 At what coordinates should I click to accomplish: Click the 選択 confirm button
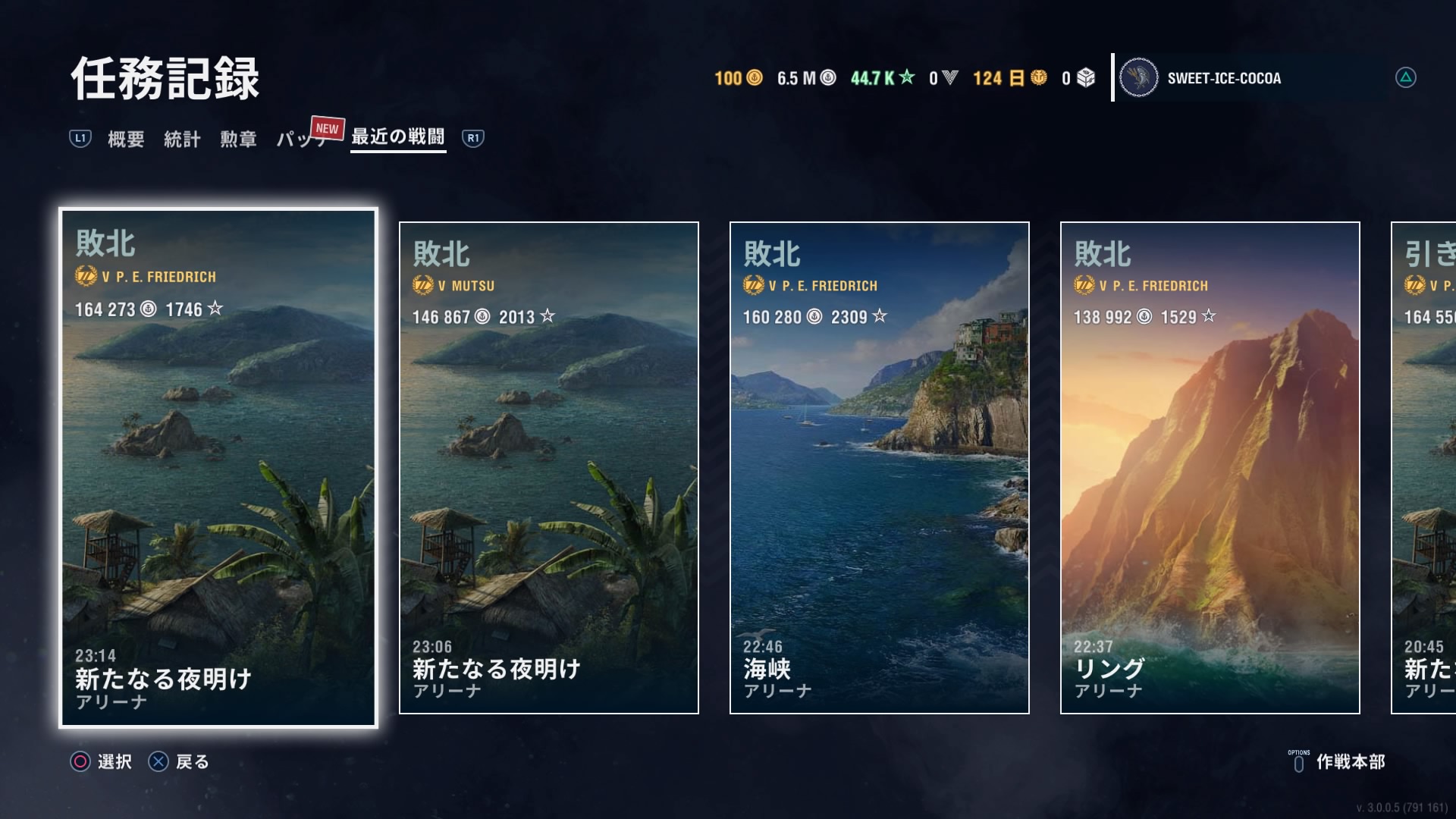click(x=102, y=761)
